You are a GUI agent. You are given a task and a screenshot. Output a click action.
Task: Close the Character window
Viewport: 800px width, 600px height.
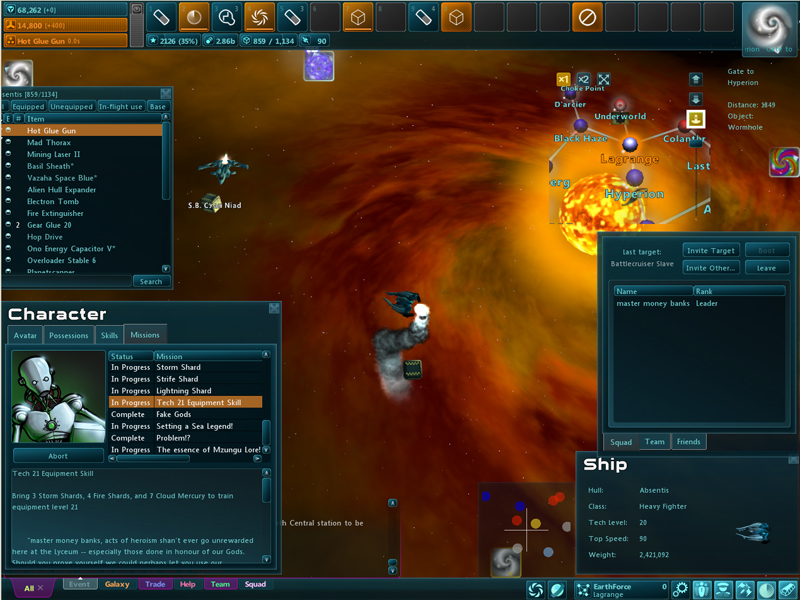click(274, 309)
